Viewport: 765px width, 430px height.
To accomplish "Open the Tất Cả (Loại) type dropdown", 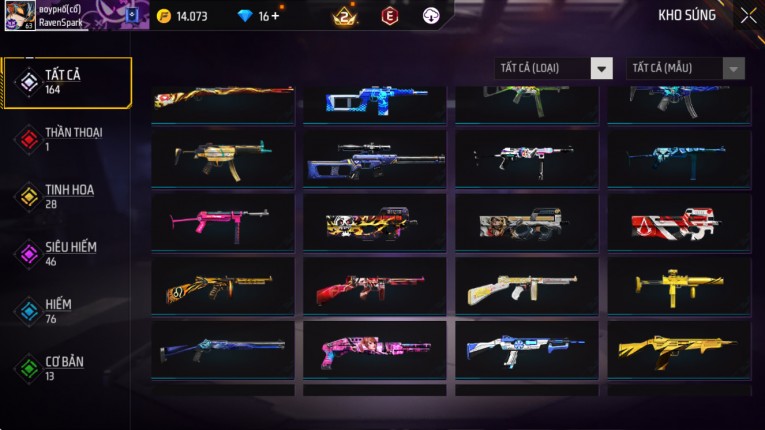I will click(x=554, y=68).
